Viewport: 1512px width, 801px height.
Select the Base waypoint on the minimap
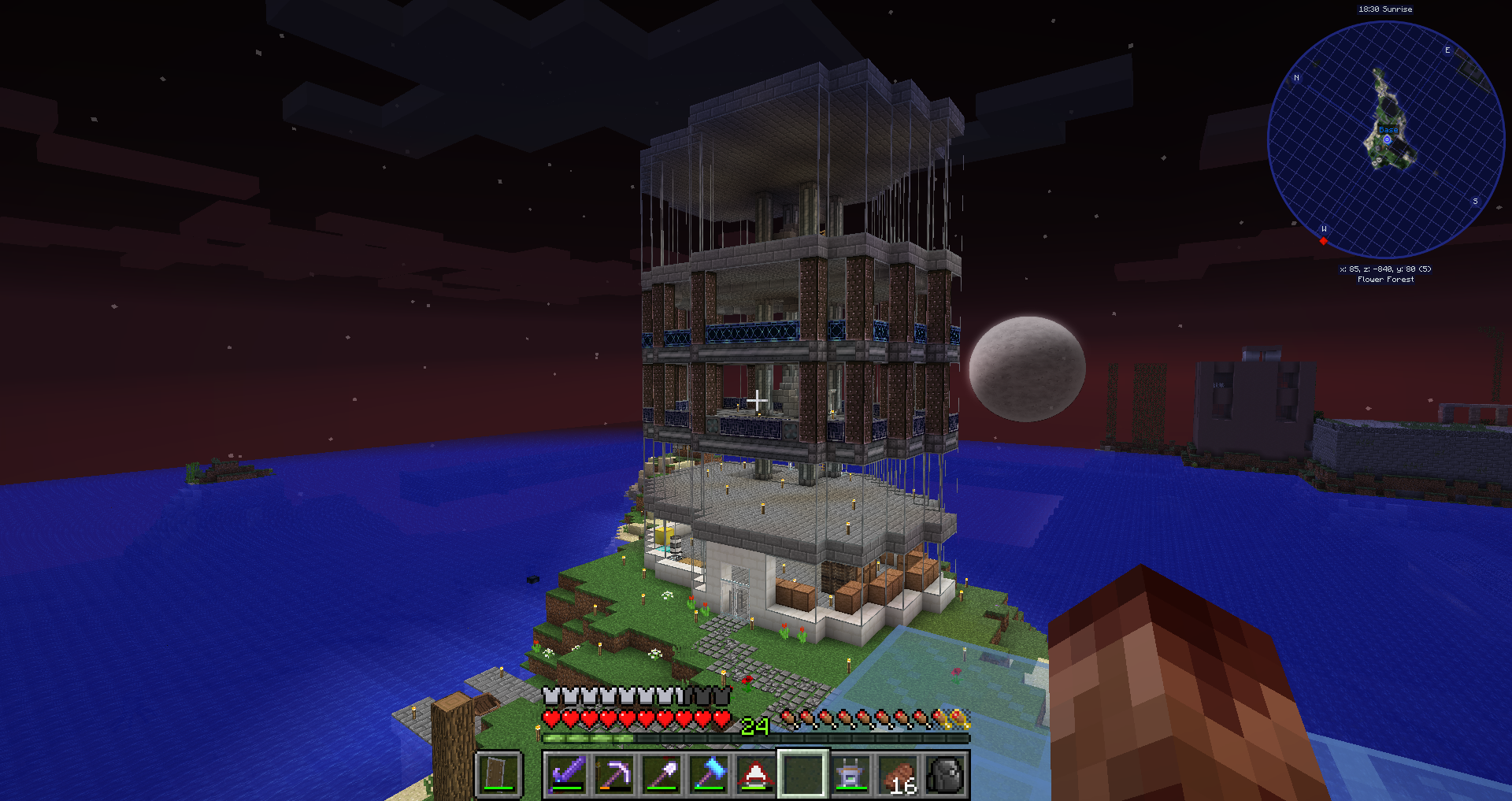click(x=1387, y=139)
